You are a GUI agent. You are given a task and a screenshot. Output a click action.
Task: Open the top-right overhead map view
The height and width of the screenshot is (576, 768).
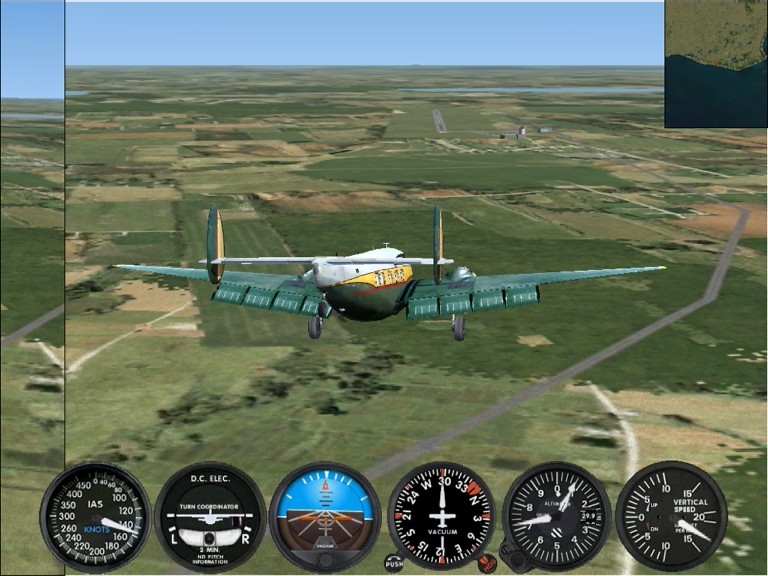pos(716,63)
